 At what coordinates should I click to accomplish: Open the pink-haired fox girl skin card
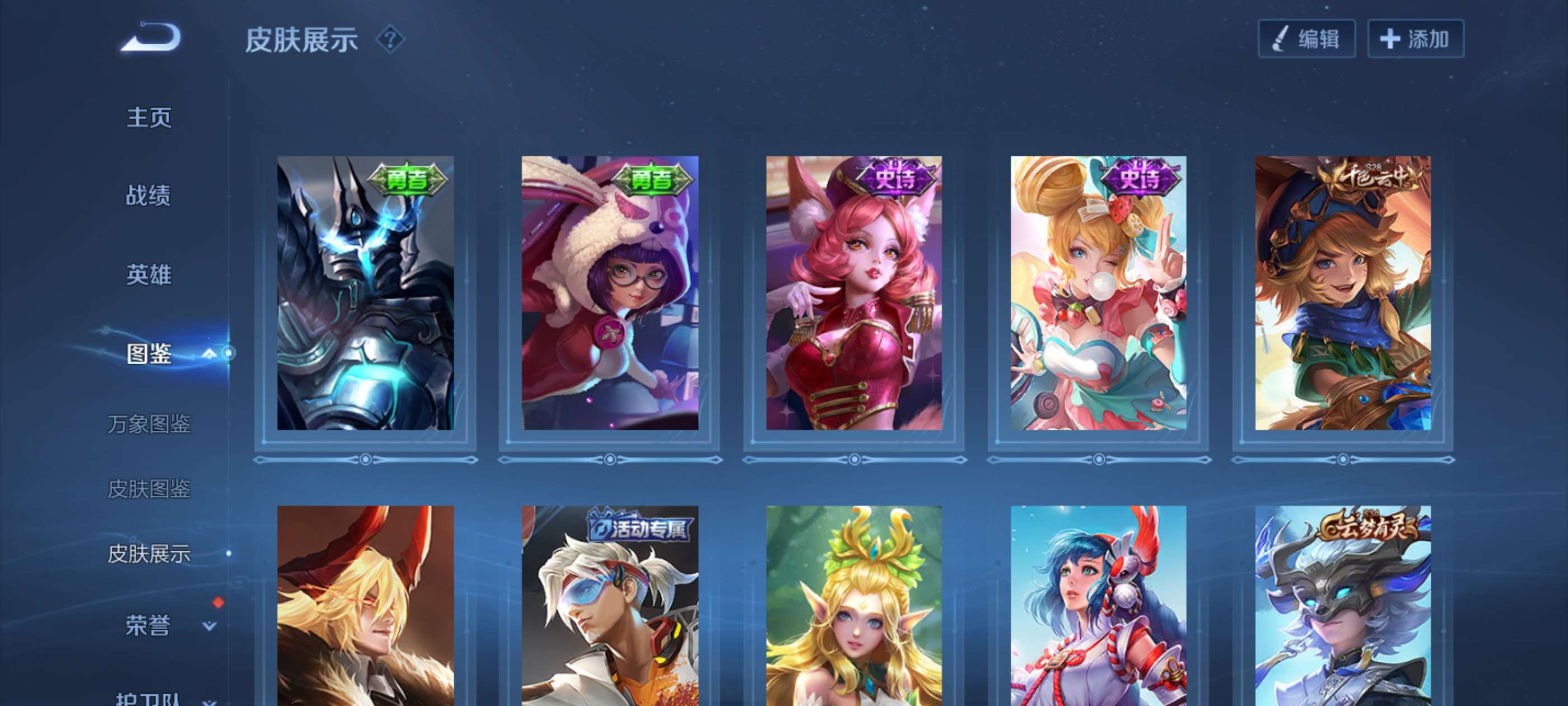click(854, 293)
